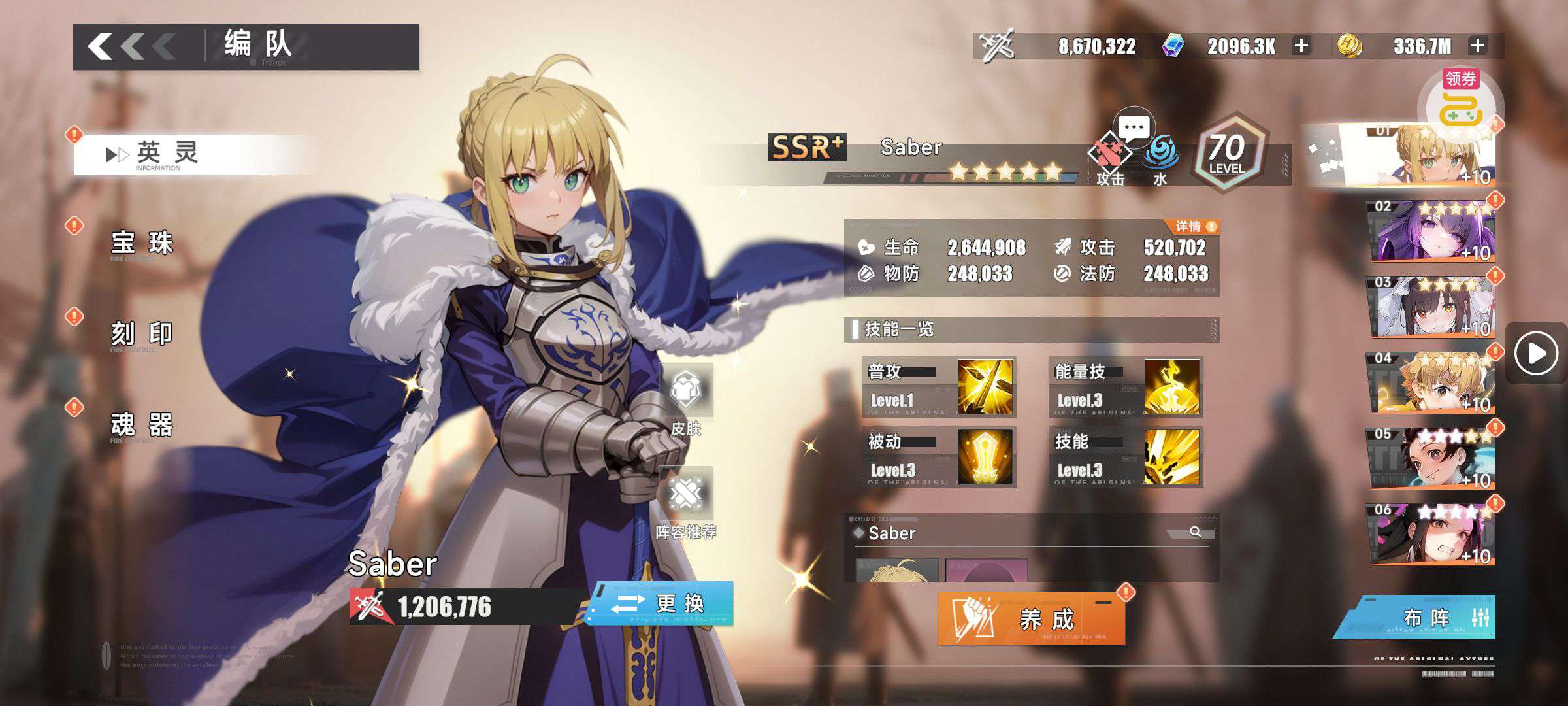1568x706 pixels.
Task: Choose the blonde hero in slot 04
Action: tap(1433, 384)
